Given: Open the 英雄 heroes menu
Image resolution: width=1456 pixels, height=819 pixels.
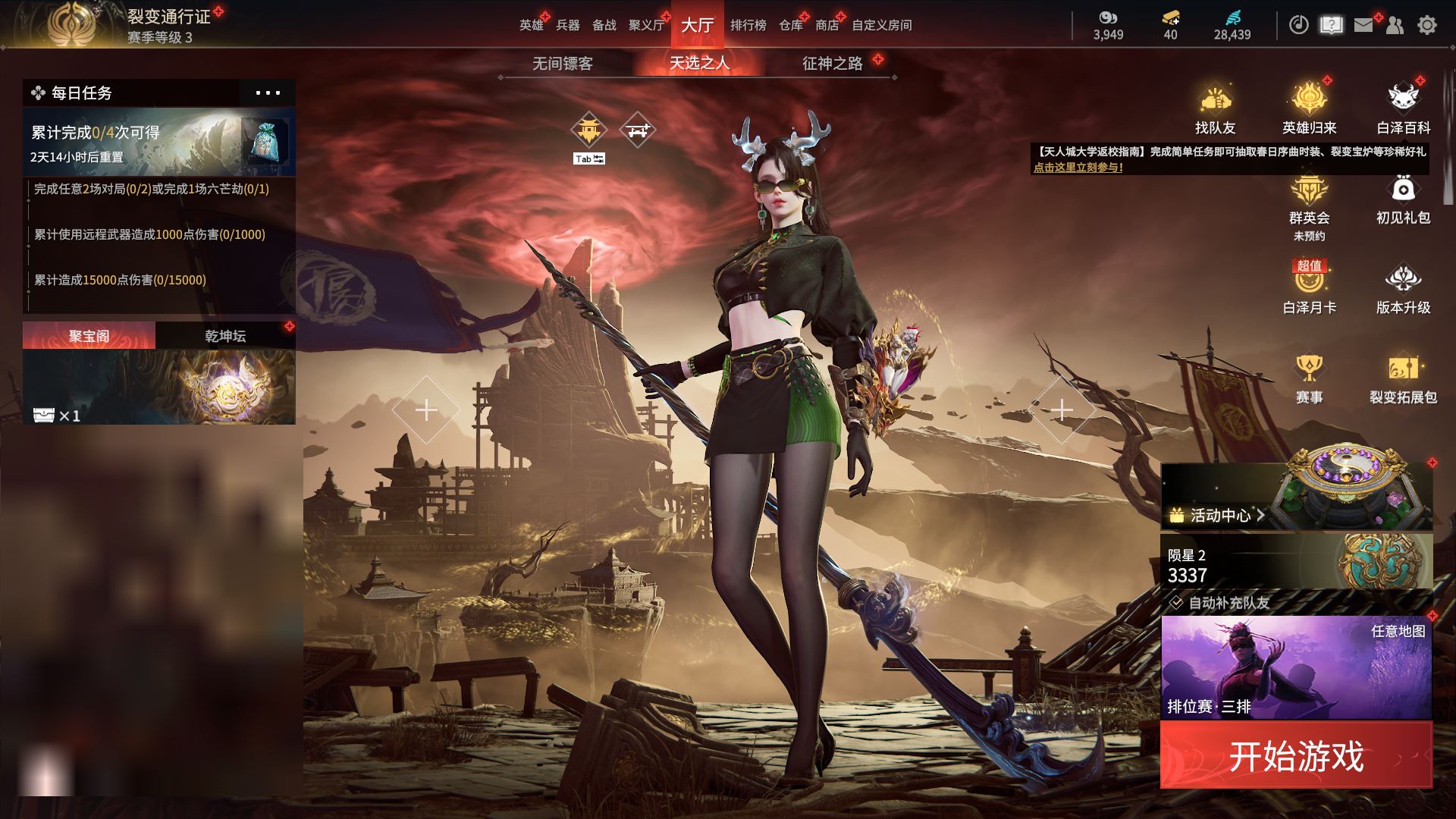Looking at the screenshot, I should [531, 25].
